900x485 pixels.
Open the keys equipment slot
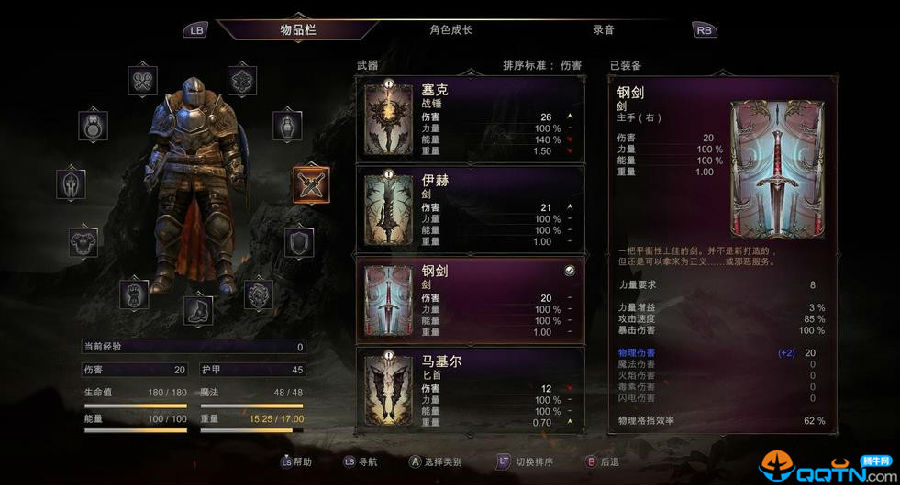[x=145, y=80]
